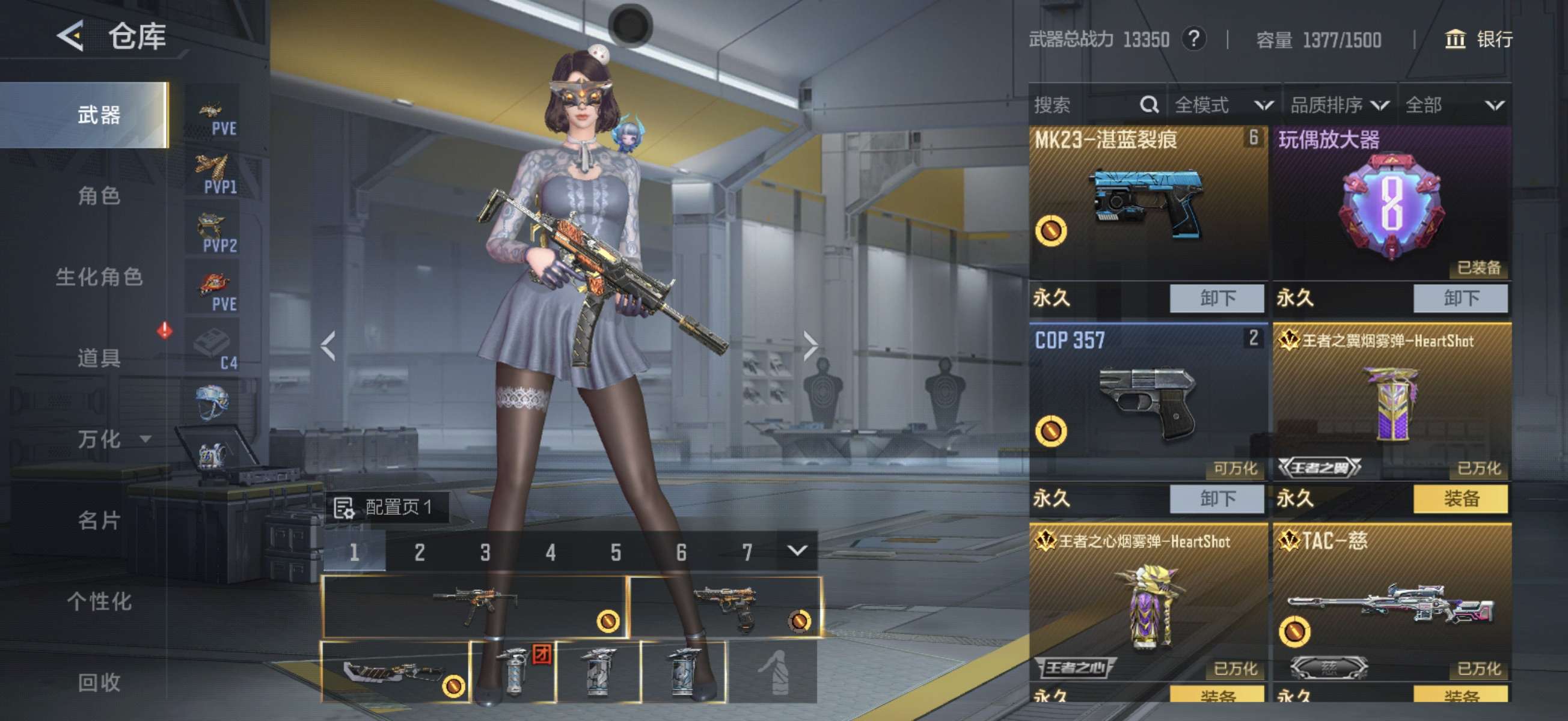The width and height of the screenshot is (1568, 721).
Task: Rotate to the next character with right arrow
Action: click(x=810, y=346)
